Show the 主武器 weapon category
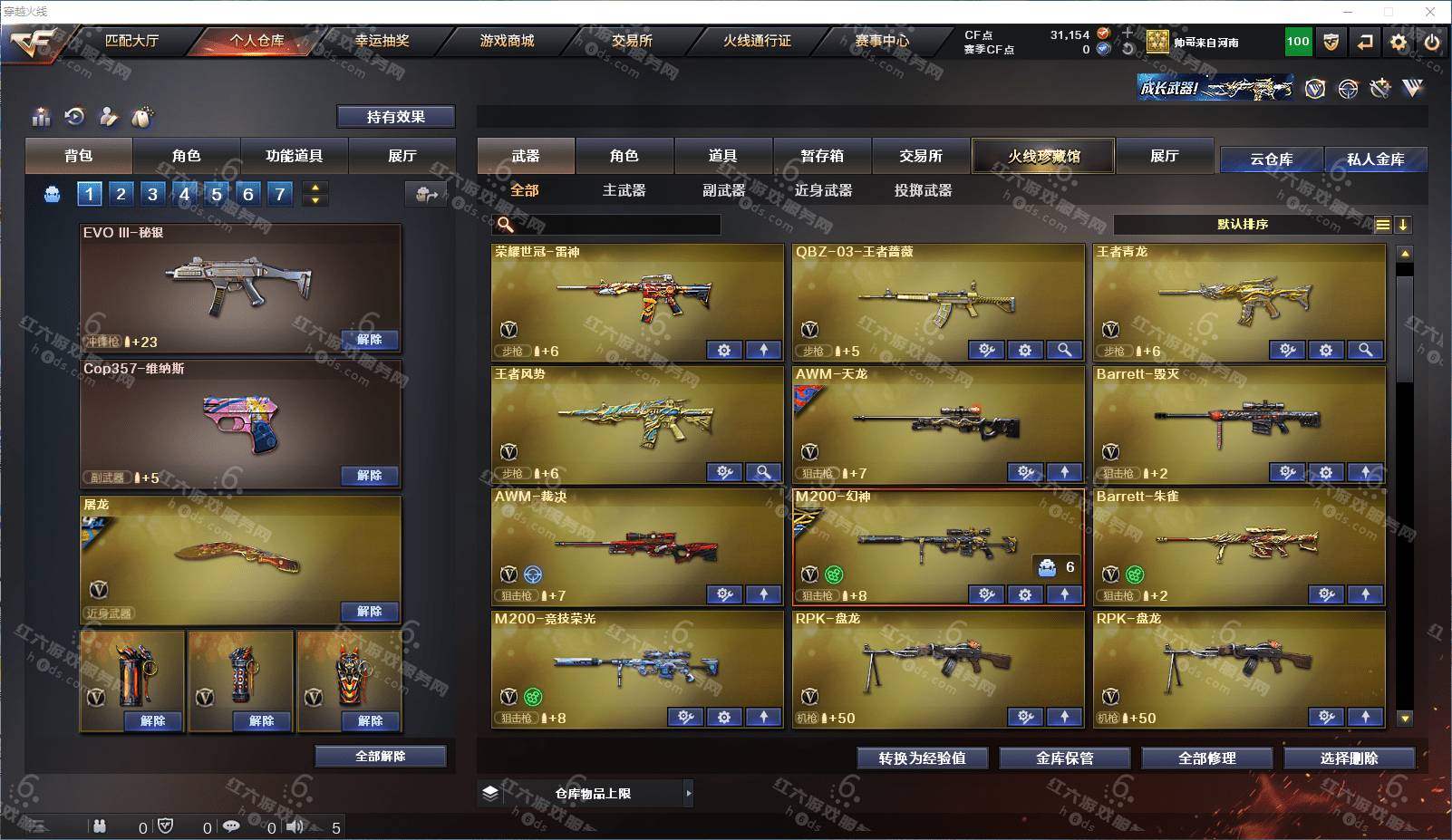The image size is (1452, 840). coord(624,190)
